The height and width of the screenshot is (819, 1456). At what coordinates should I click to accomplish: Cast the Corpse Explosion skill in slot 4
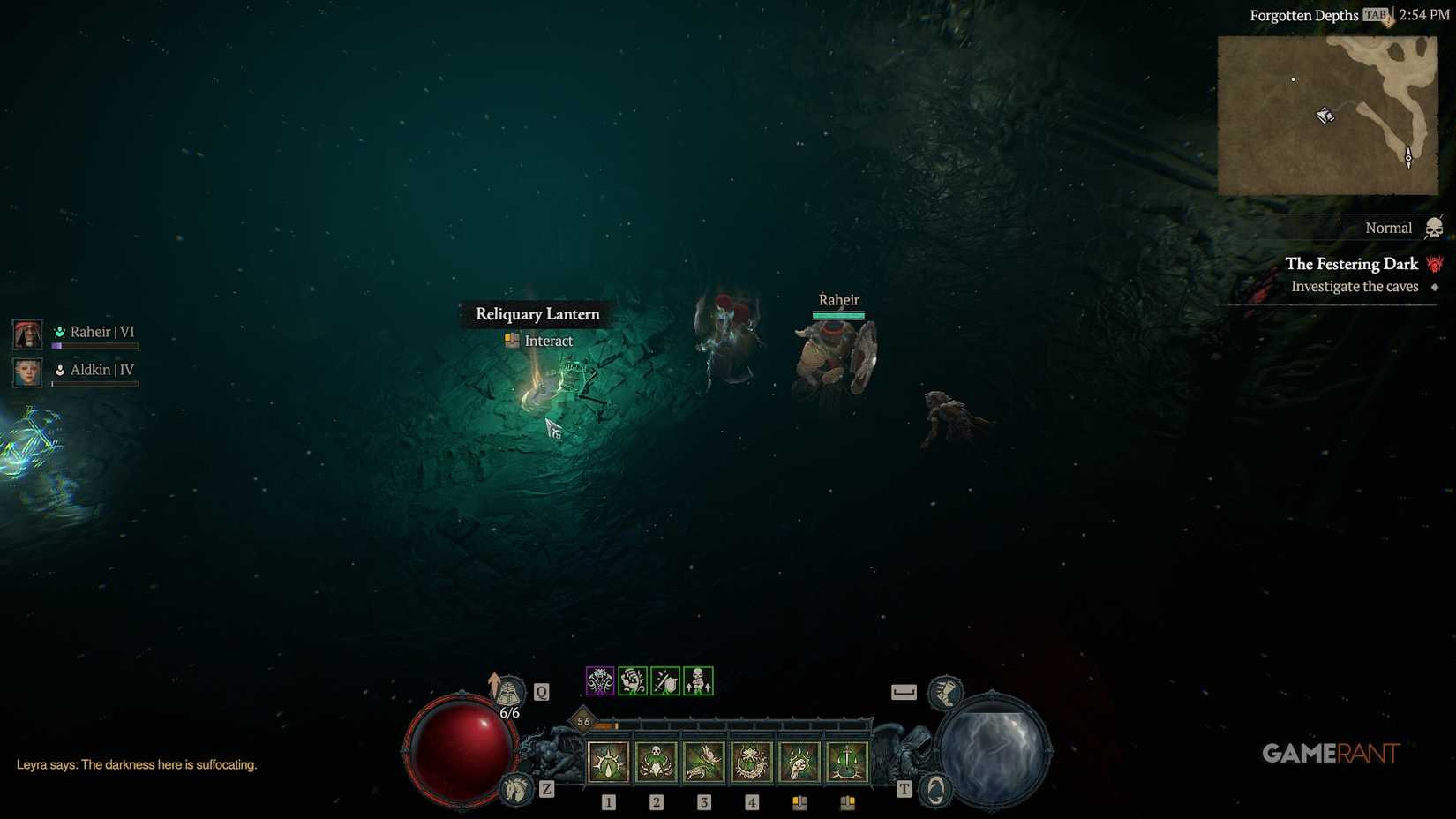751,761
